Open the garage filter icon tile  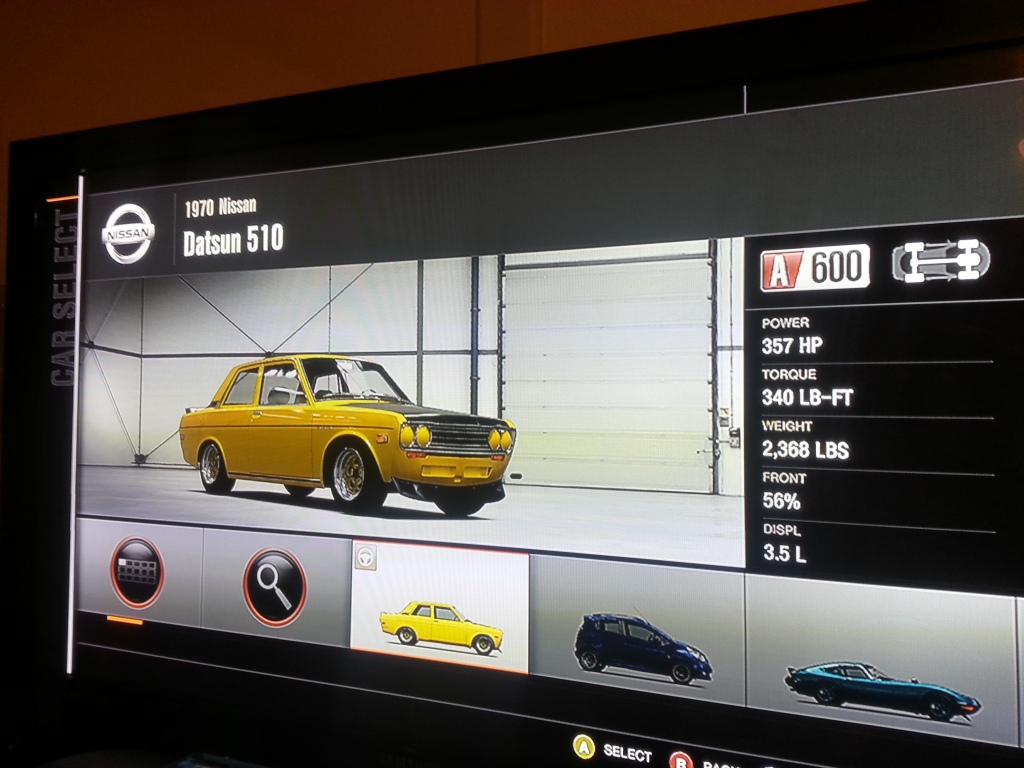pos(138,572)
